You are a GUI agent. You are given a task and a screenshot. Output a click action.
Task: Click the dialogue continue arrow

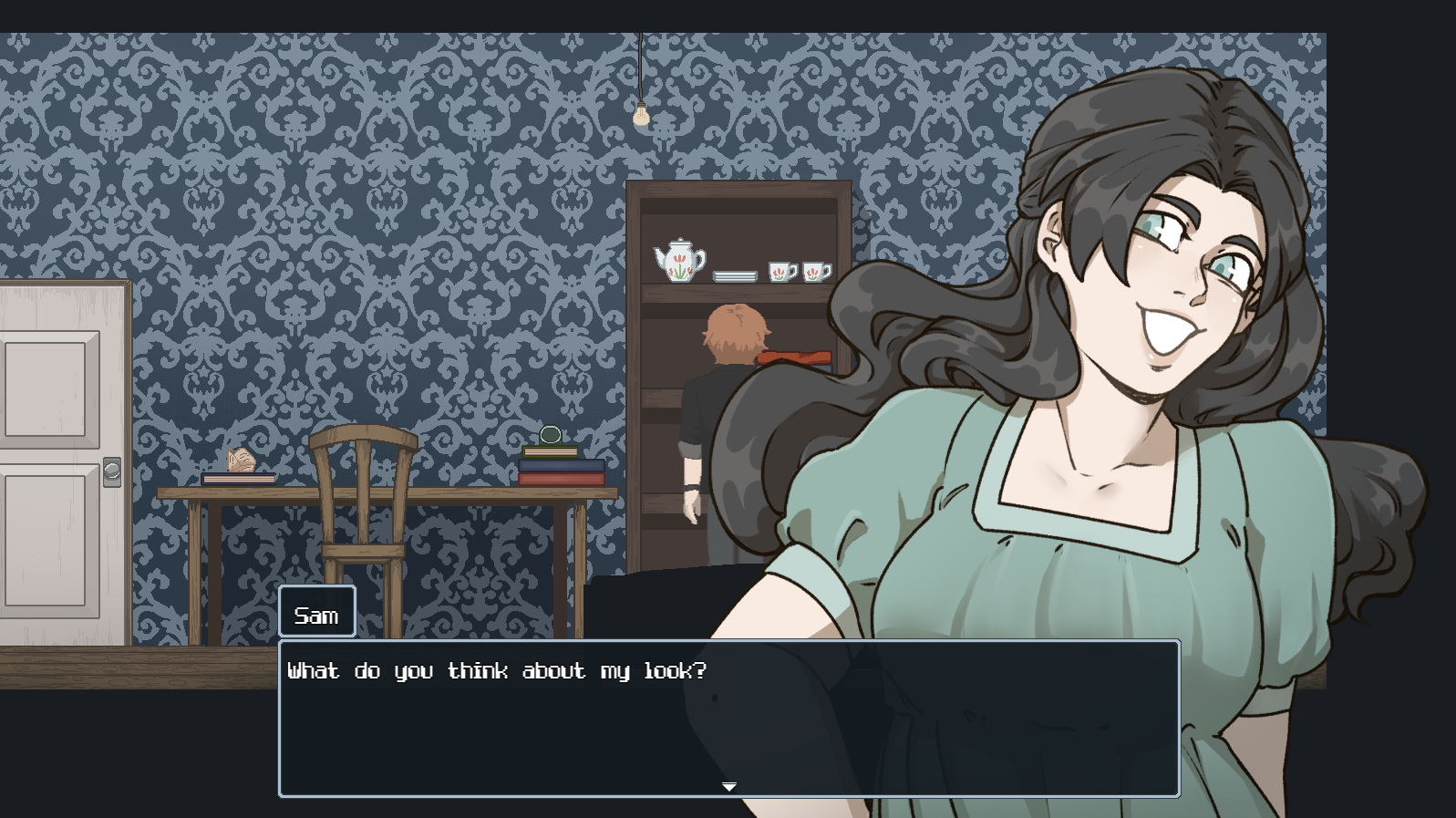(x=729, y=786)
